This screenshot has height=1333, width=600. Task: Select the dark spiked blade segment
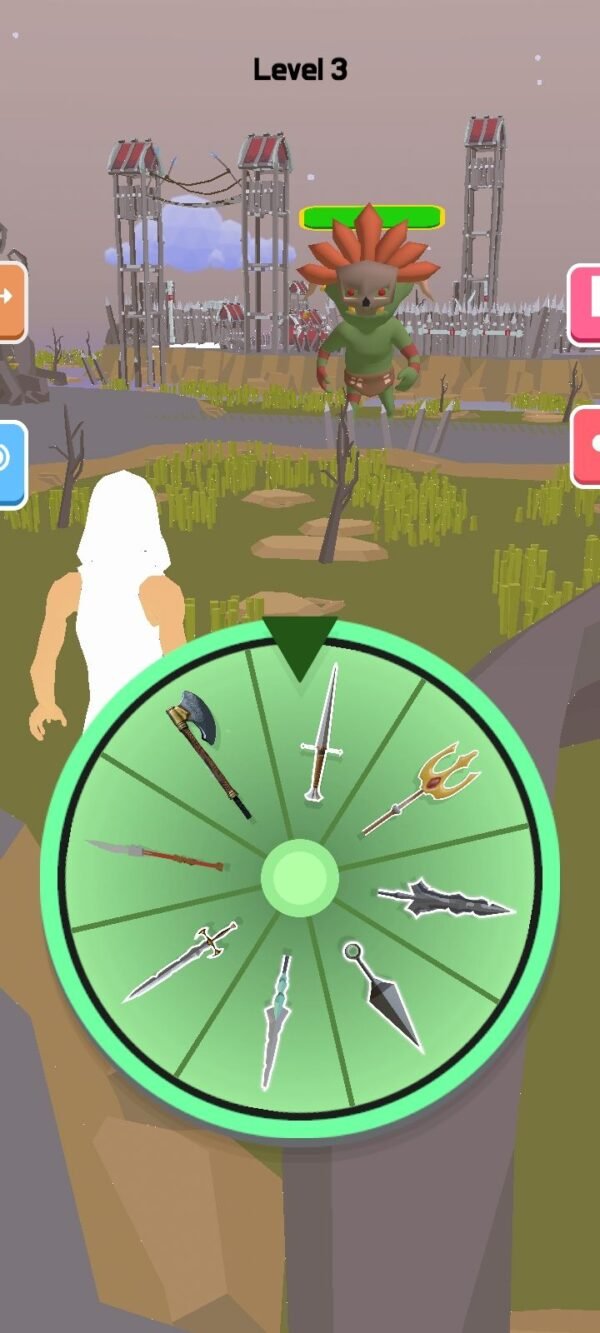click(x=445, y=899)
